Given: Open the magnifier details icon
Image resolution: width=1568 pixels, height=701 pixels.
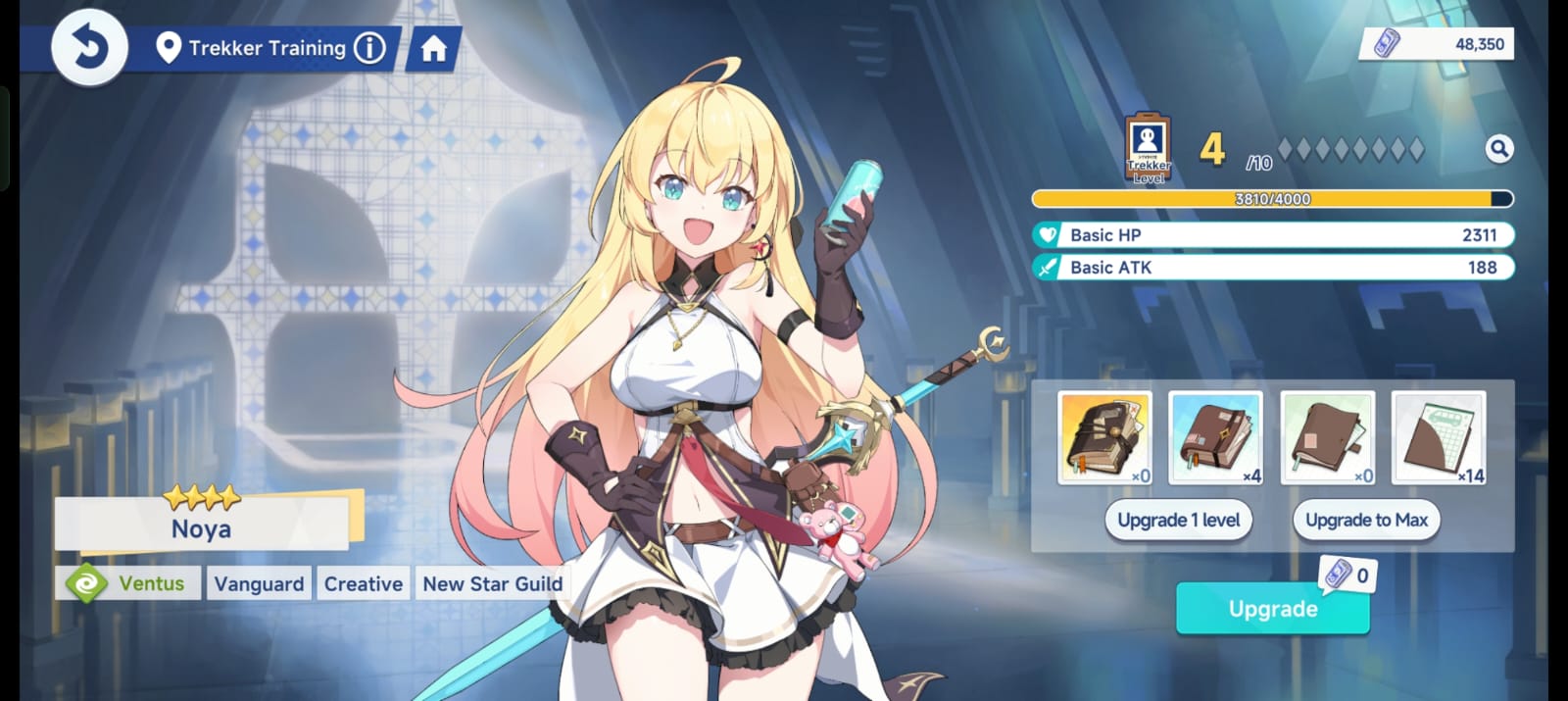Looking at the screenshot, I should click(1498, 149).
